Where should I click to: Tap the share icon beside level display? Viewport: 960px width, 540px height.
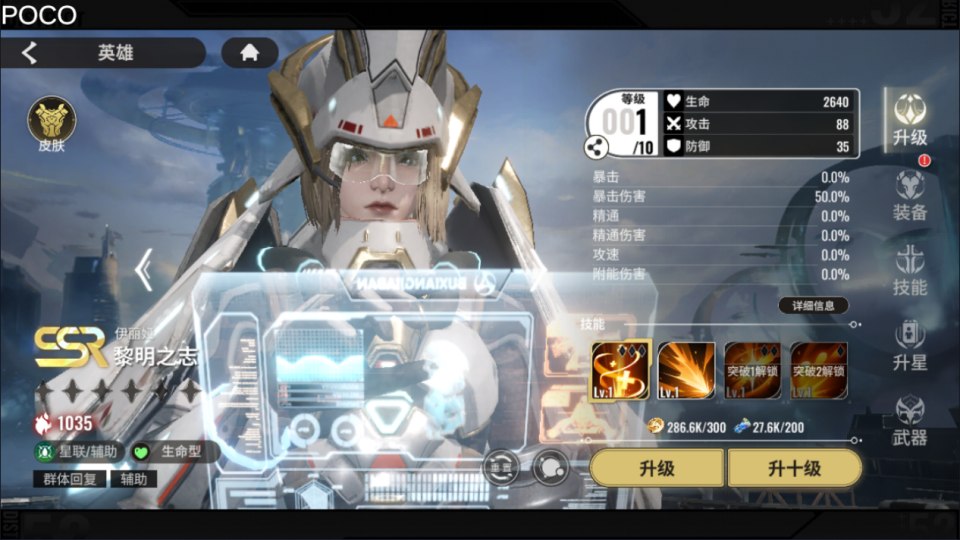596,148
